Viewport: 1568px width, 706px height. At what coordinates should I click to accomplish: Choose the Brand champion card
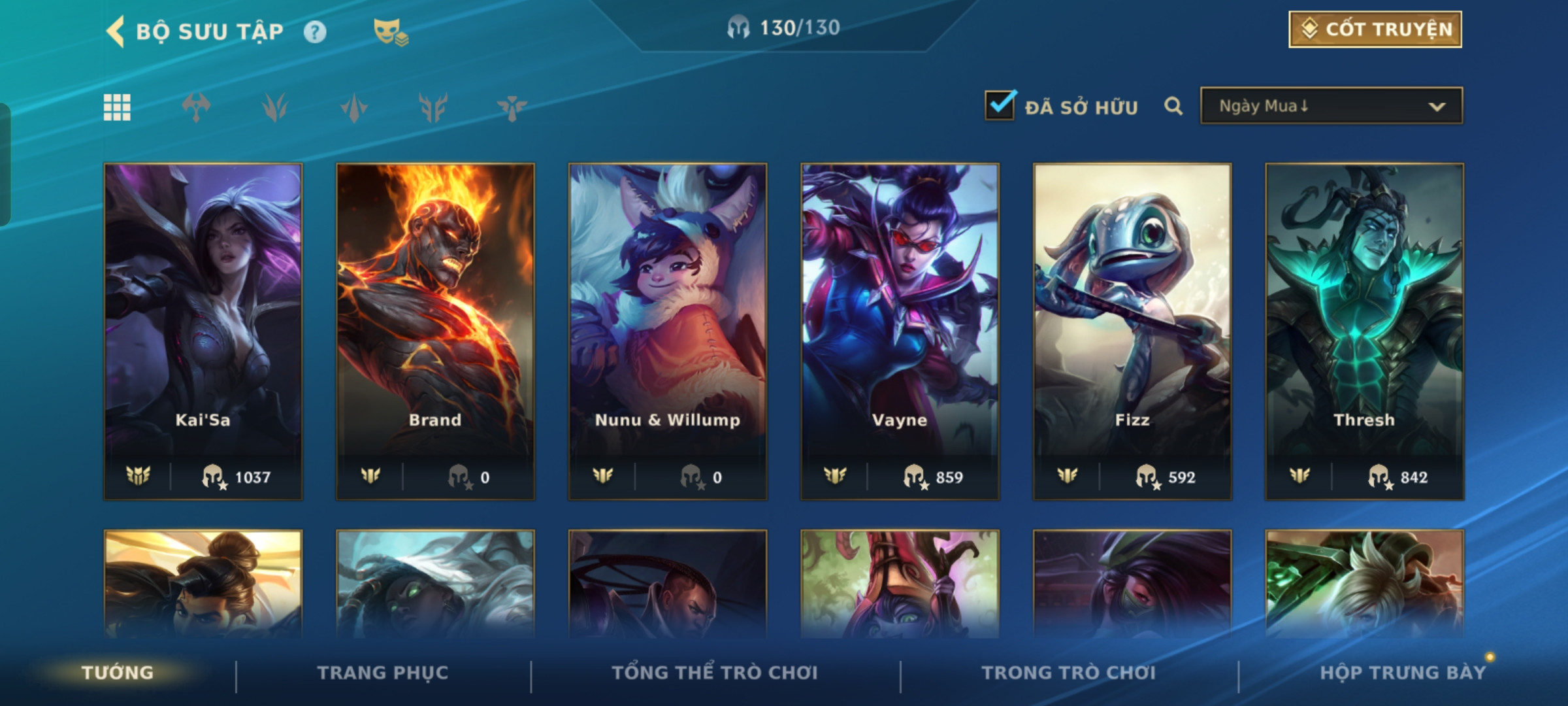tap(435, 331)
